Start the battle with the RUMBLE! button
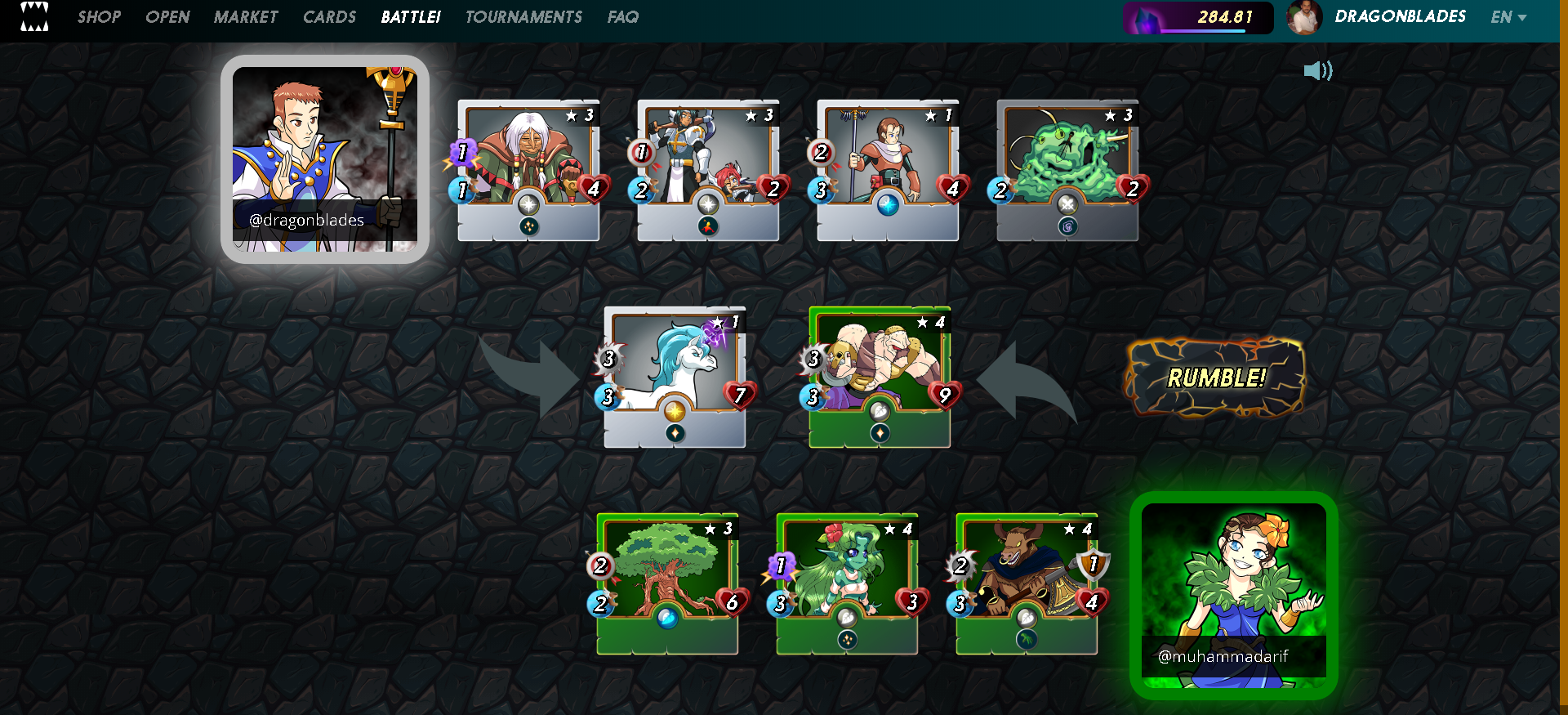Image resolution: width=1568 pixels, height=715 pixels. [x=1215, y=378]
